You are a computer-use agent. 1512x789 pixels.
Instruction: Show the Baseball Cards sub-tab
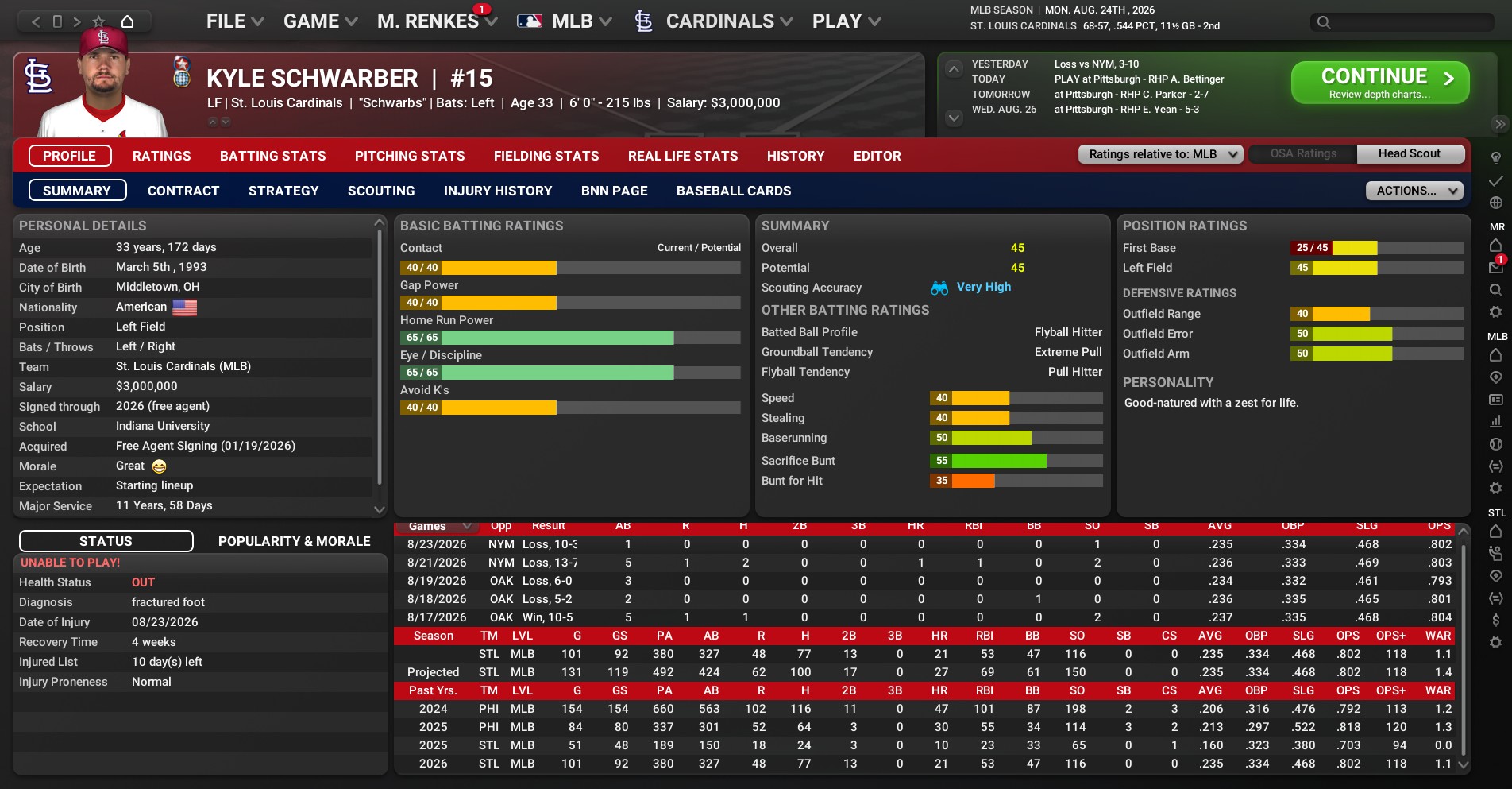[x=734, y=191]
